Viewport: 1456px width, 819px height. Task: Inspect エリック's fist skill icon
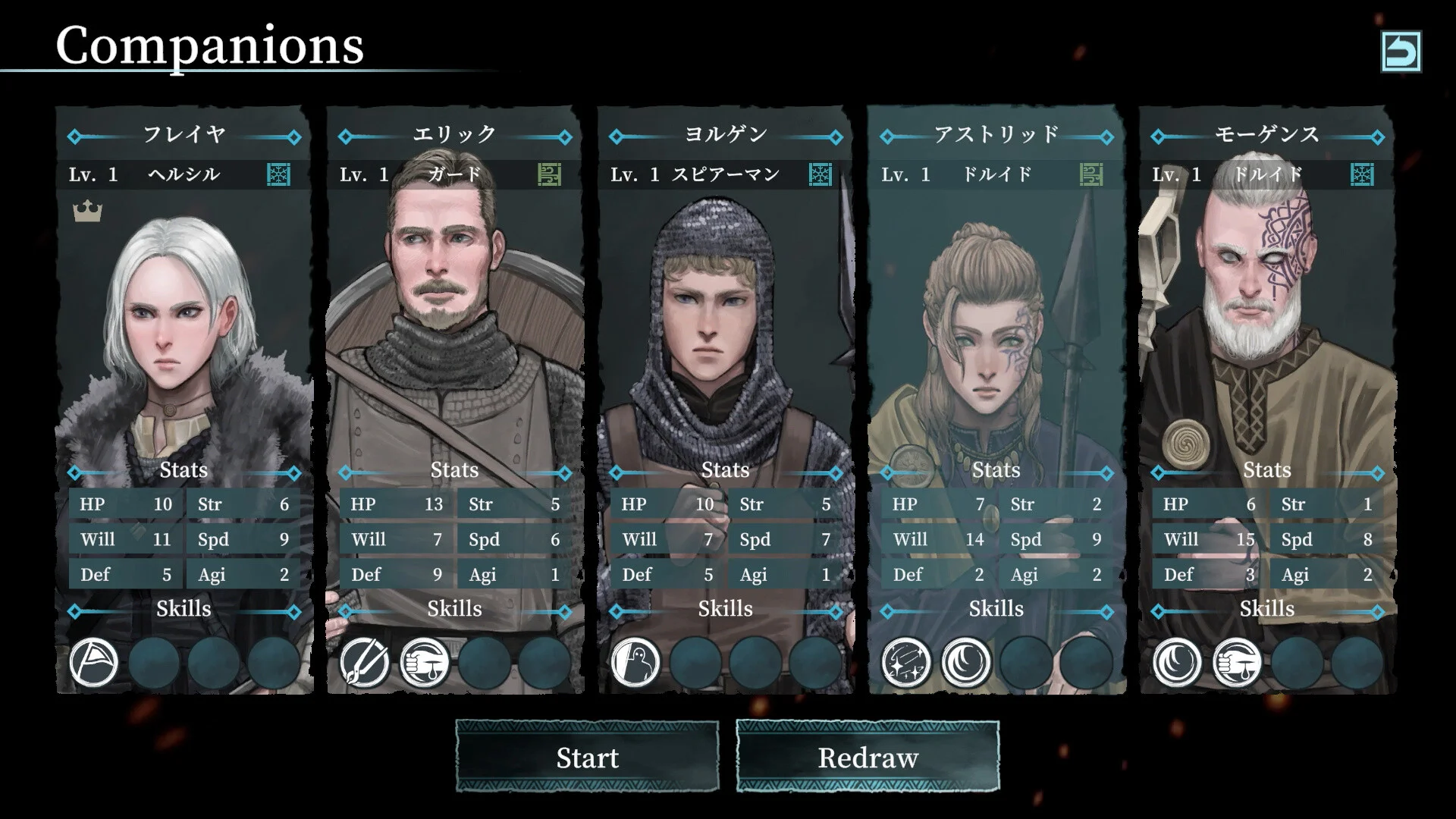coord(425,662)
